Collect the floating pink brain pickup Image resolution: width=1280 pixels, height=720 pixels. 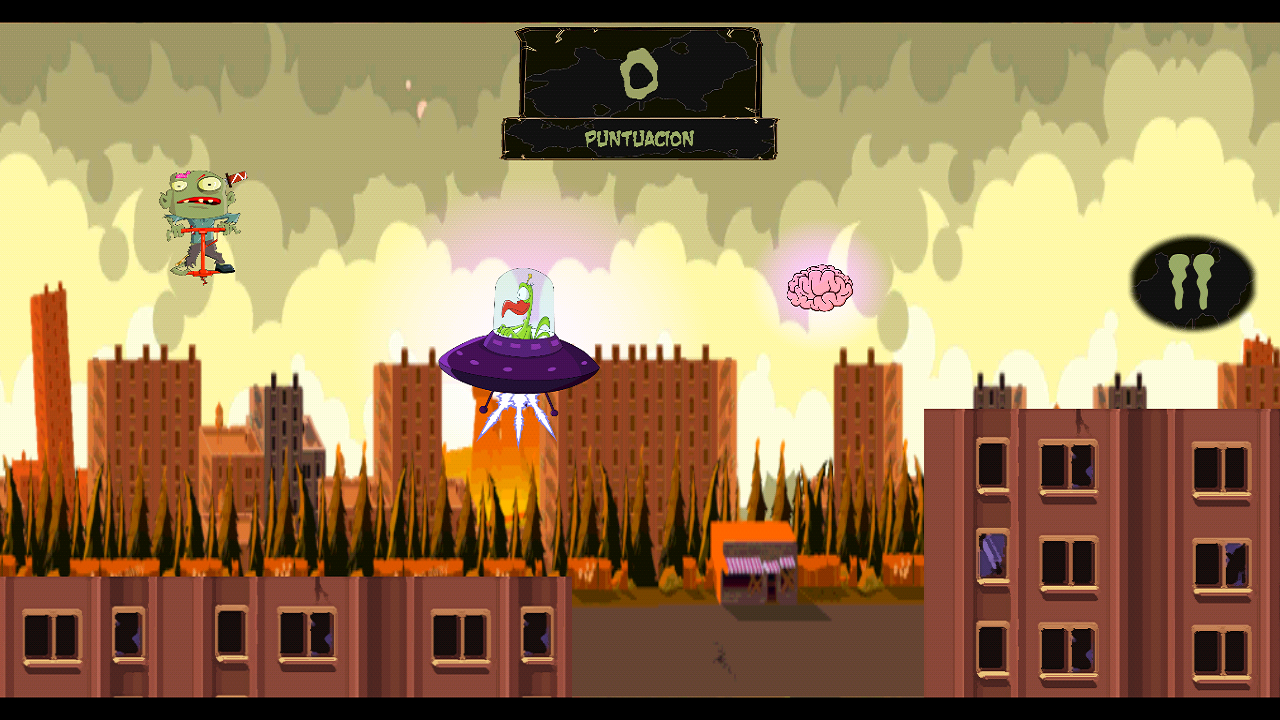click(x=818, y=290)
